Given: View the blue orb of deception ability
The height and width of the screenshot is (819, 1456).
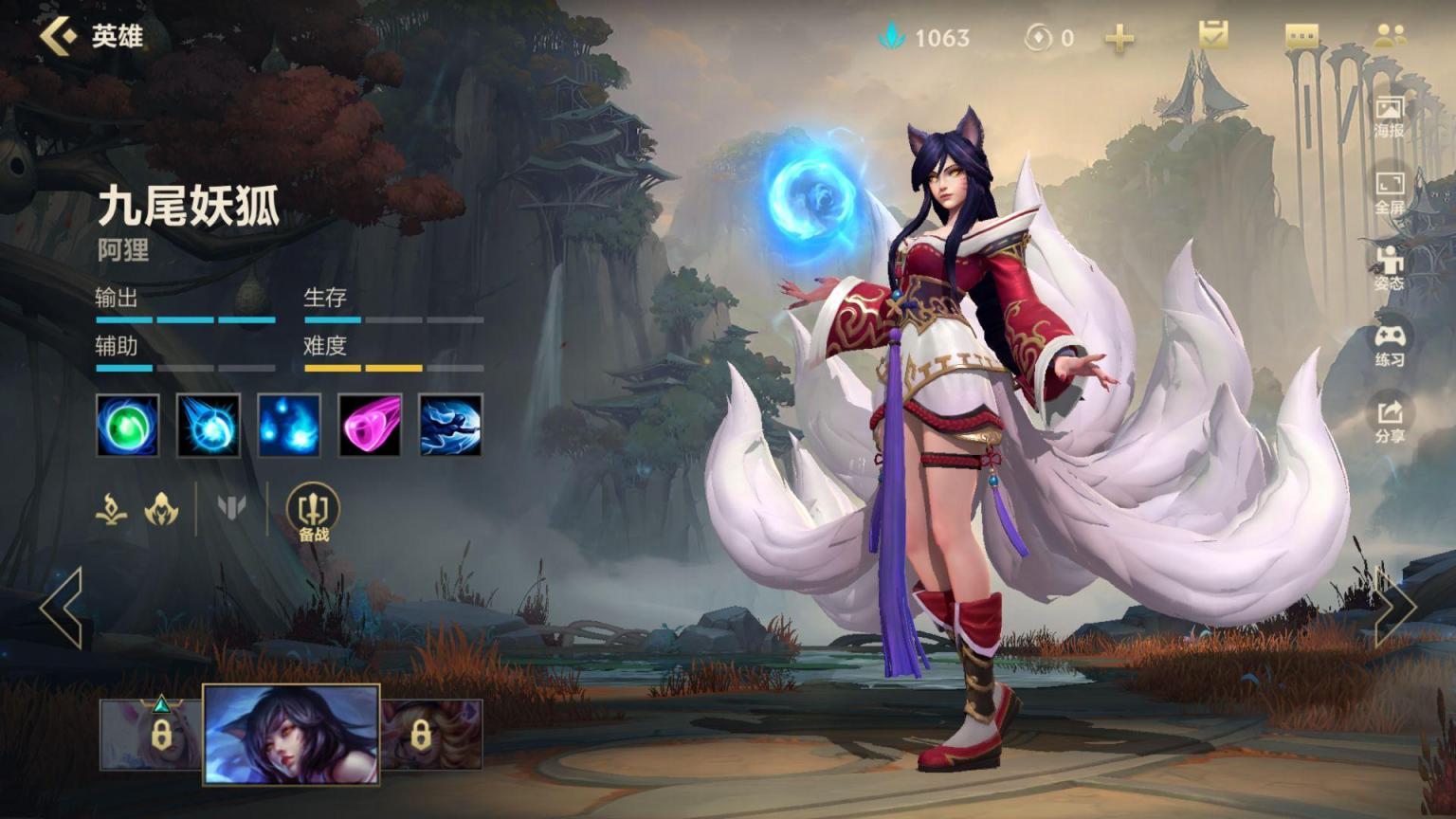Looking at the screenshot, I should [209, 425].
